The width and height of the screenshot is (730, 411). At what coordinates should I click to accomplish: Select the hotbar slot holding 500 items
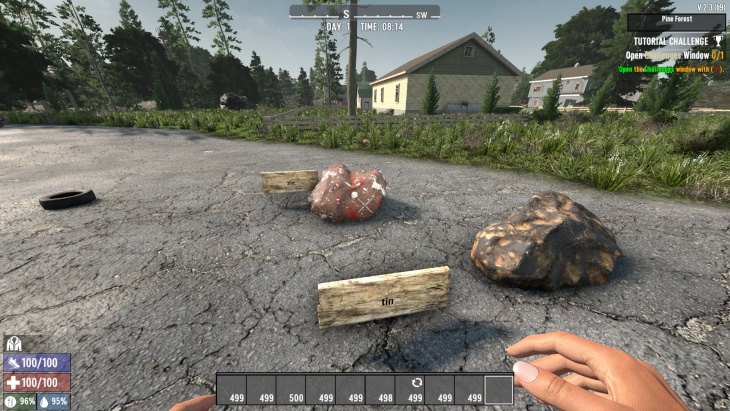[x=290, y=389]
